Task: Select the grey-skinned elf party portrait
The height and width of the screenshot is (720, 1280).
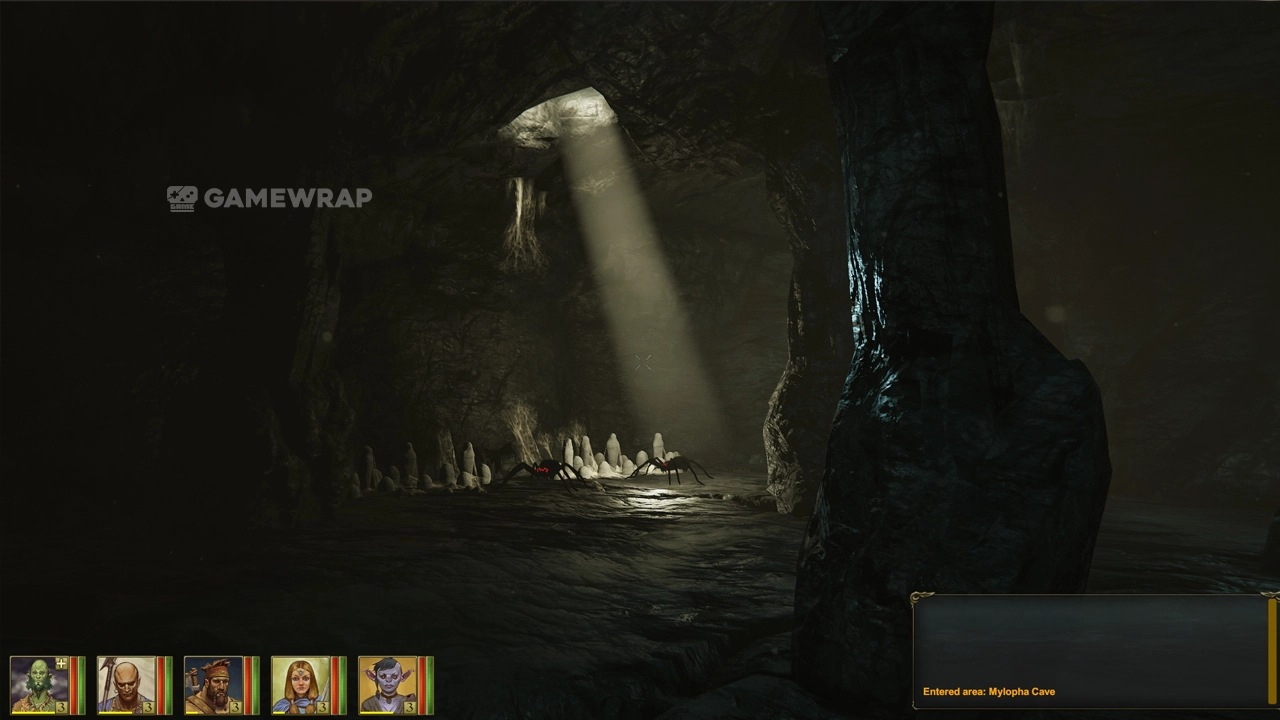Action: (386, 685)
